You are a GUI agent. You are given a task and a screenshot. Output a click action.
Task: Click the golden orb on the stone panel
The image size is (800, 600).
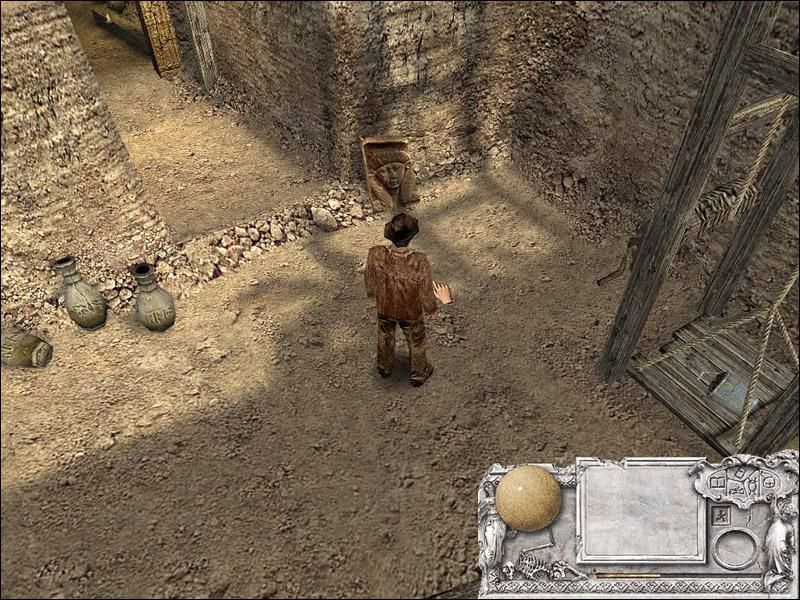[x=528, y=498]
